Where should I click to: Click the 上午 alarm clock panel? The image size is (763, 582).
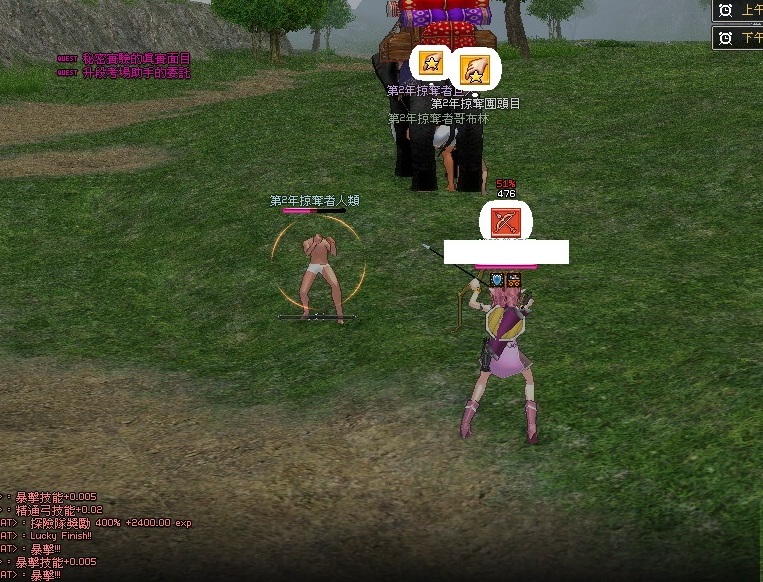pyautogui.click(x=738, y=10)
